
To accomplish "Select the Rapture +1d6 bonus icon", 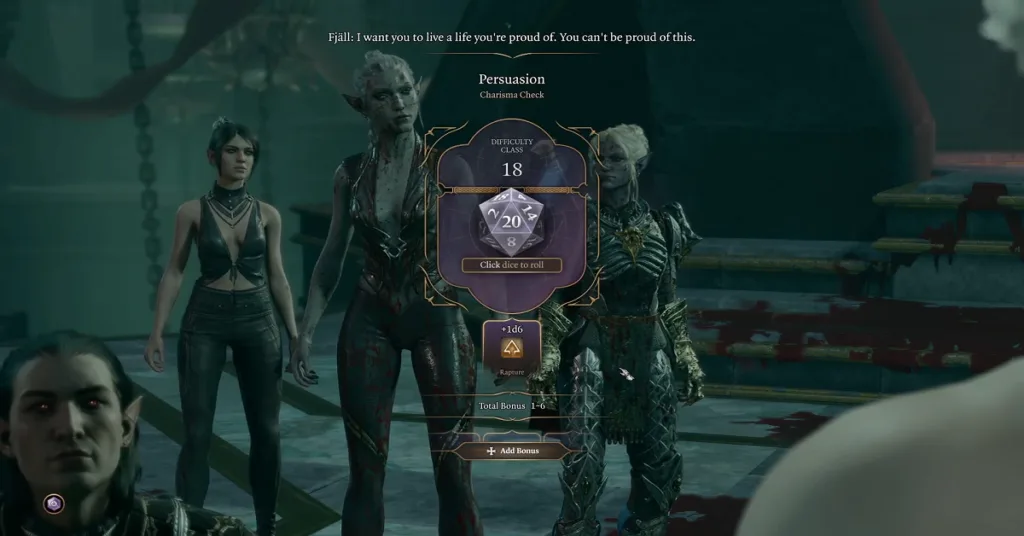I will tap(511, 347).
